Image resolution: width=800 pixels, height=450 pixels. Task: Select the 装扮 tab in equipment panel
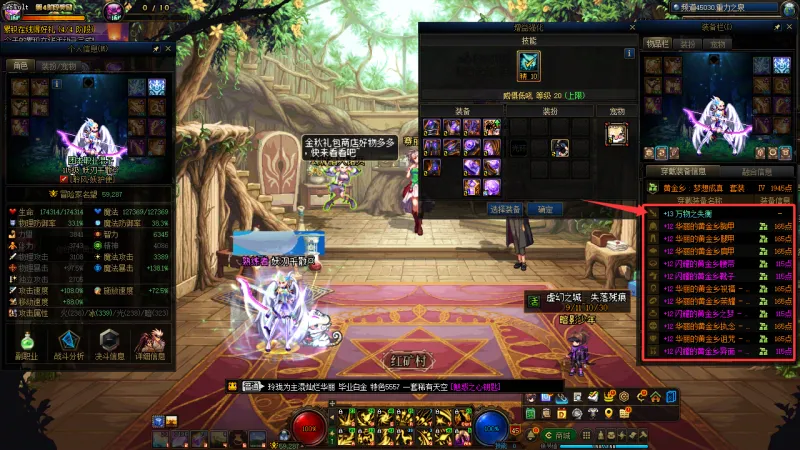pyautogui.click(x=688, y=44)
